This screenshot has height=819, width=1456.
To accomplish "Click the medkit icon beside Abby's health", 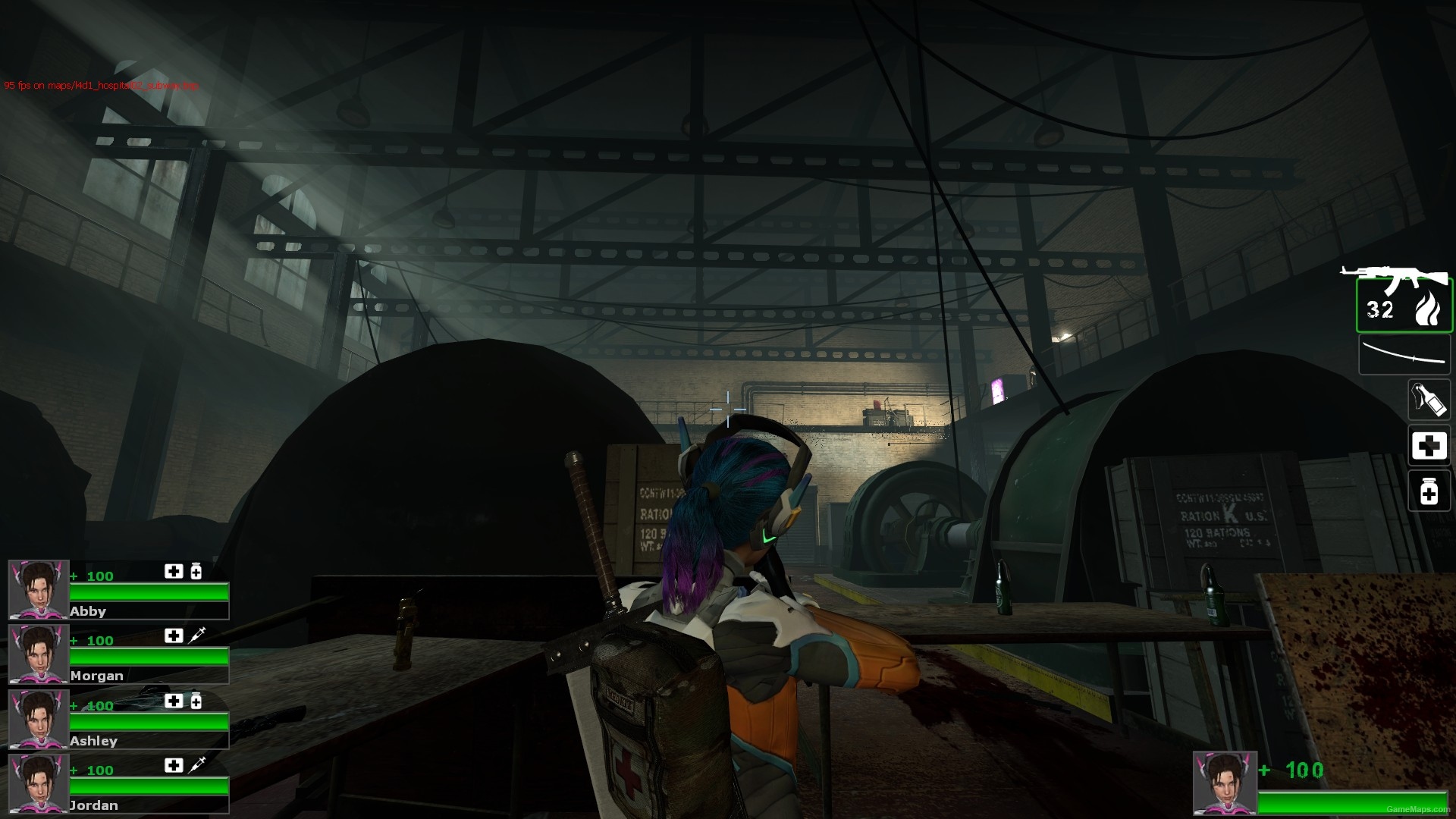I will 173,571.
